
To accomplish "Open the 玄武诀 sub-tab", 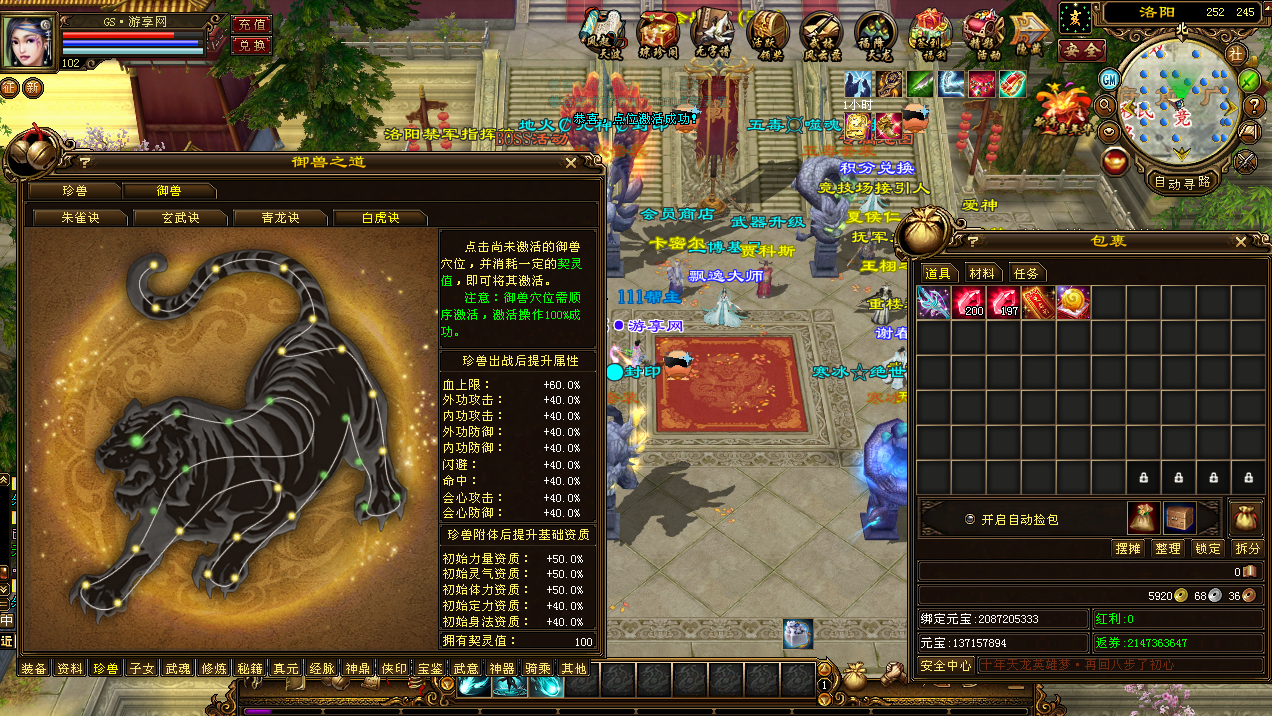I will [181, 218].
